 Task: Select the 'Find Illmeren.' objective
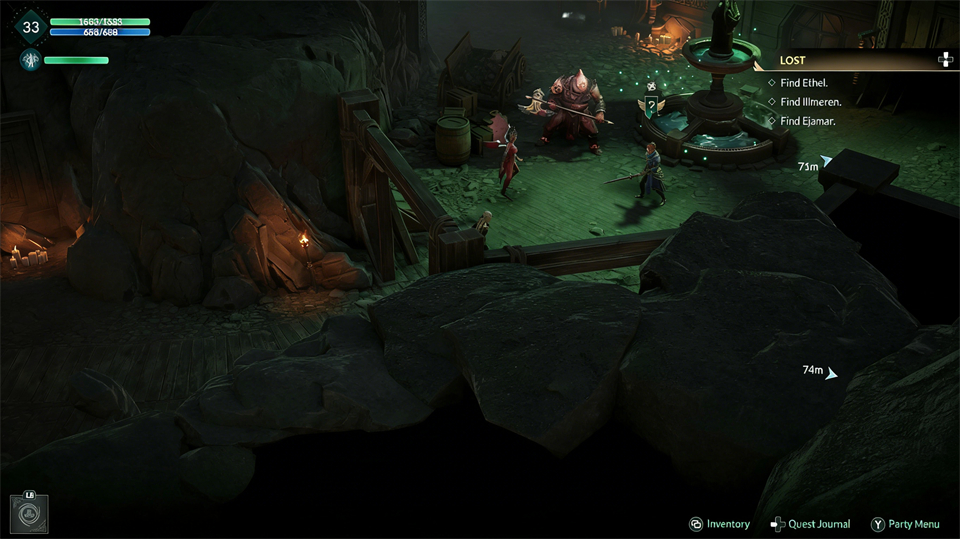(x=810, y=102)
